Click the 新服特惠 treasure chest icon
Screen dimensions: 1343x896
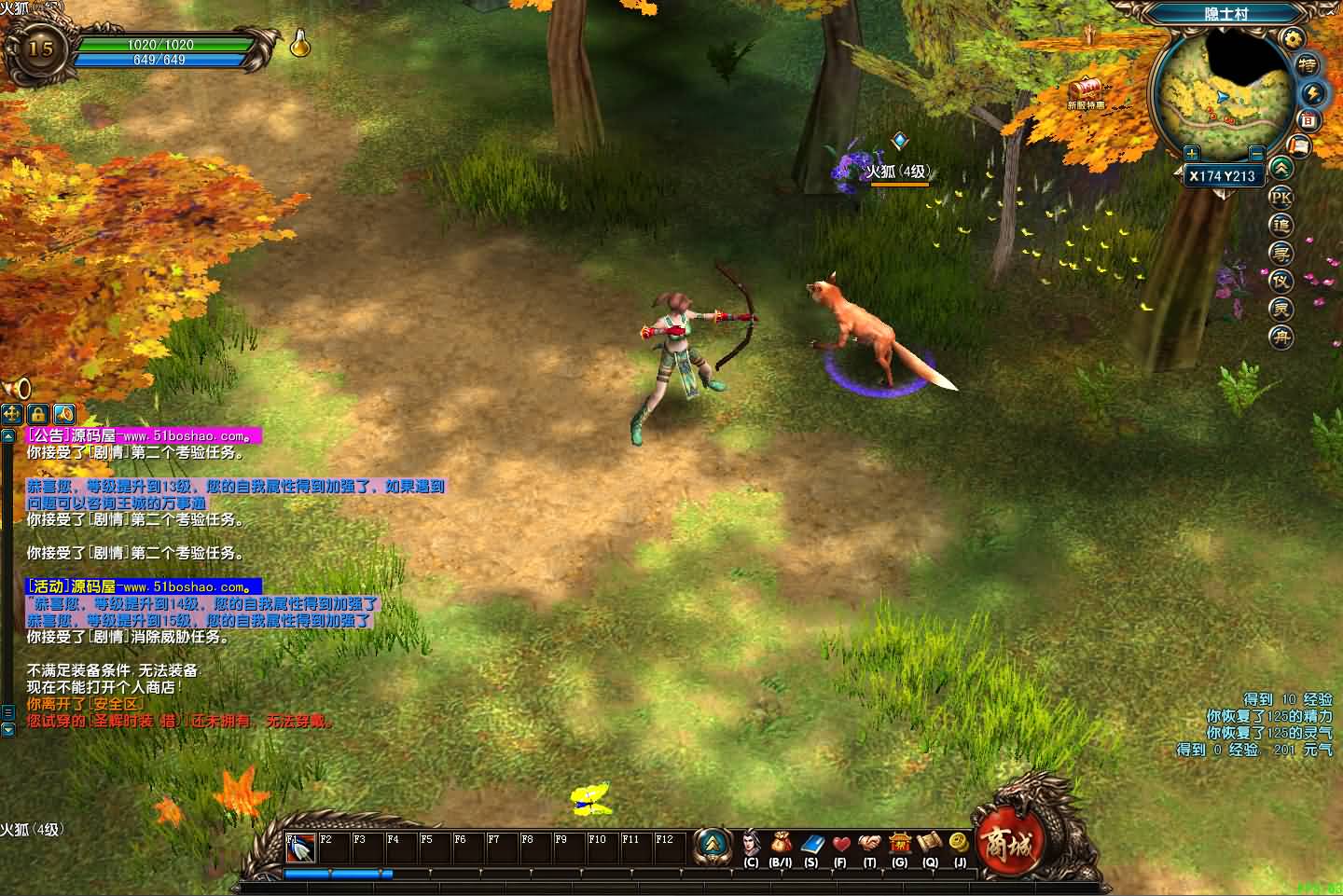[x=1086, y=90]
